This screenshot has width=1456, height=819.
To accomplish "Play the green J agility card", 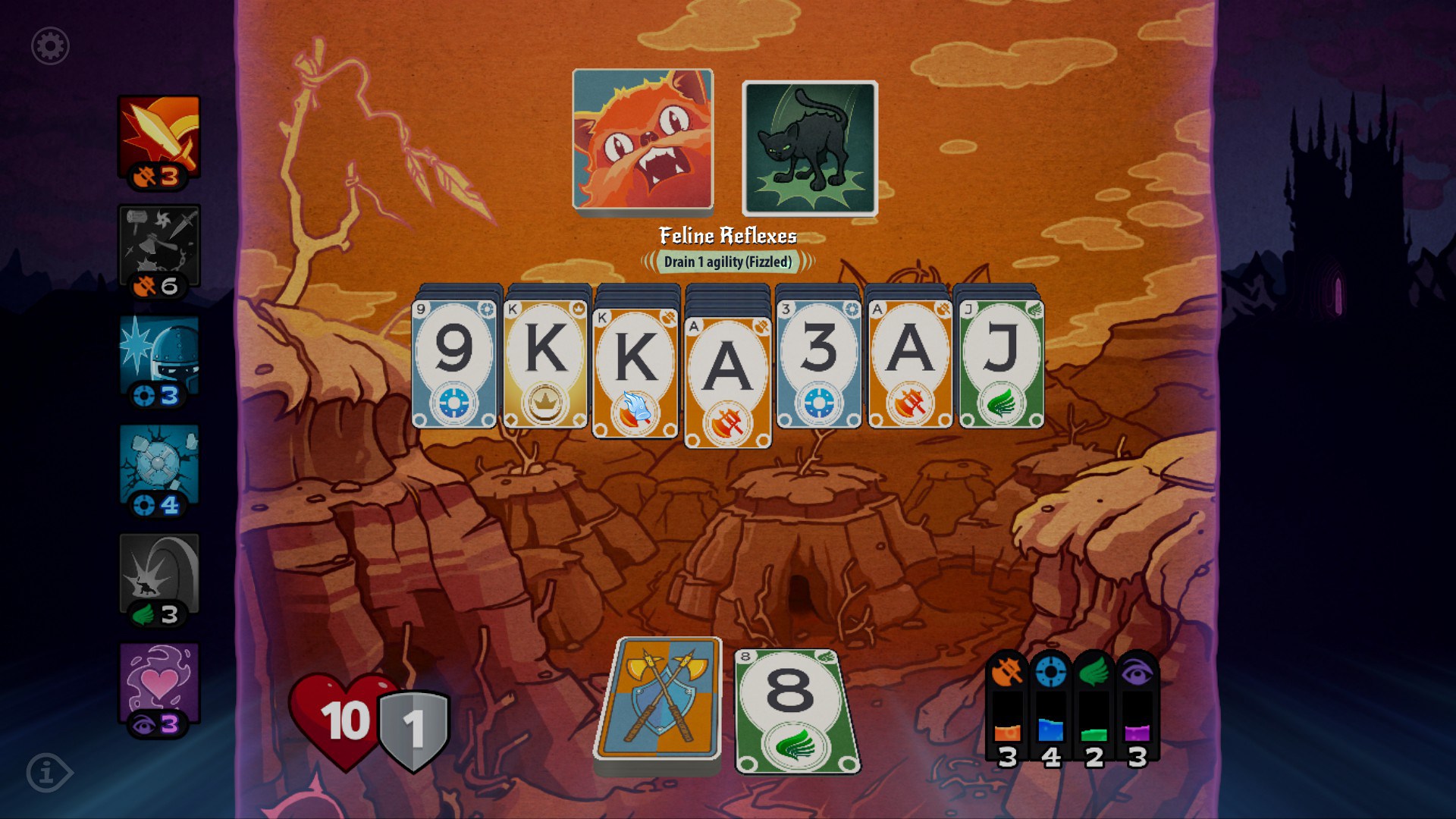I will coord(1001,364).
